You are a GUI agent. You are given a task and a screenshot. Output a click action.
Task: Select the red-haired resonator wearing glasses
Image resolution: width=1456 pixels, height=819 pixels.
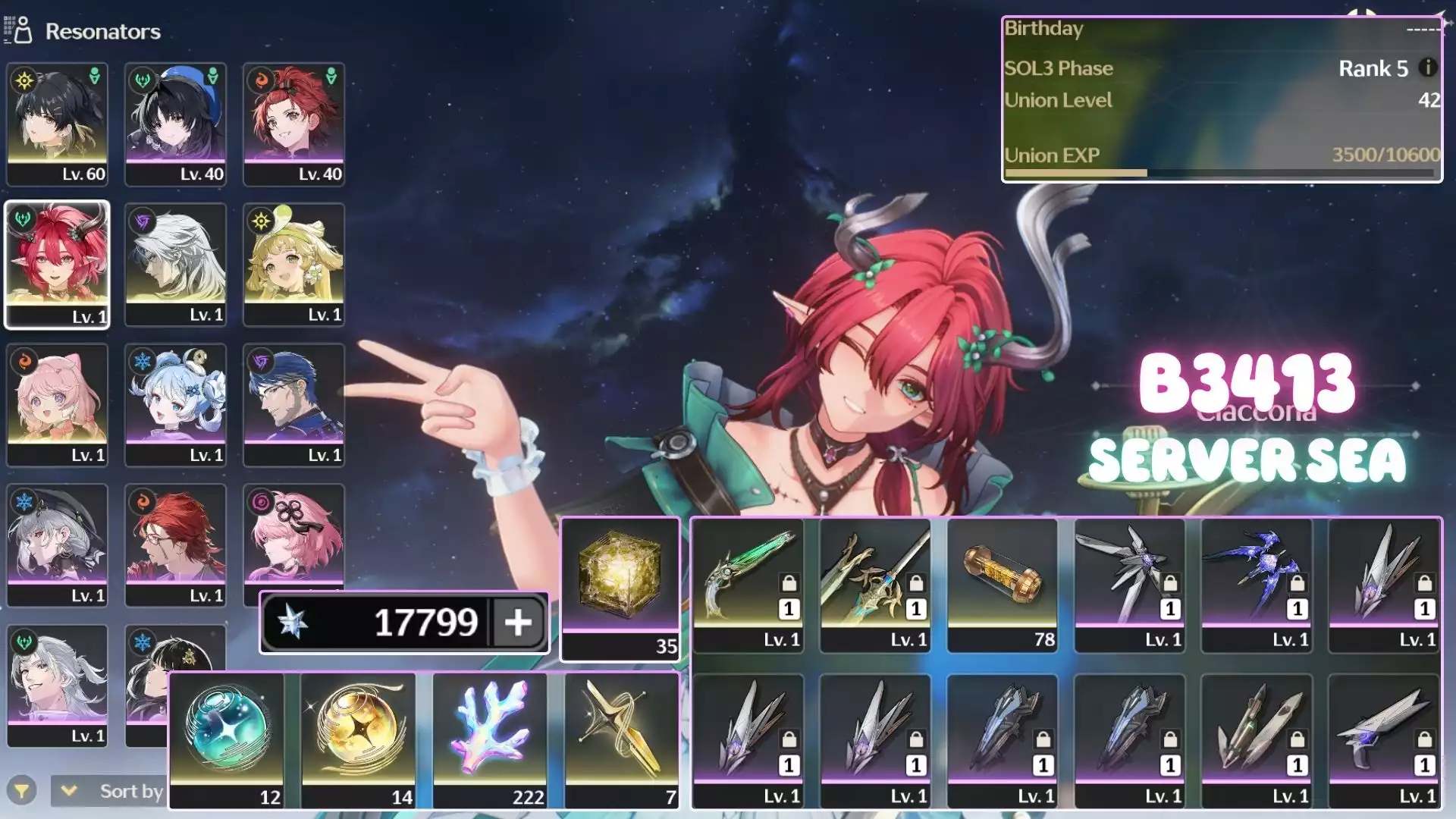175,544
